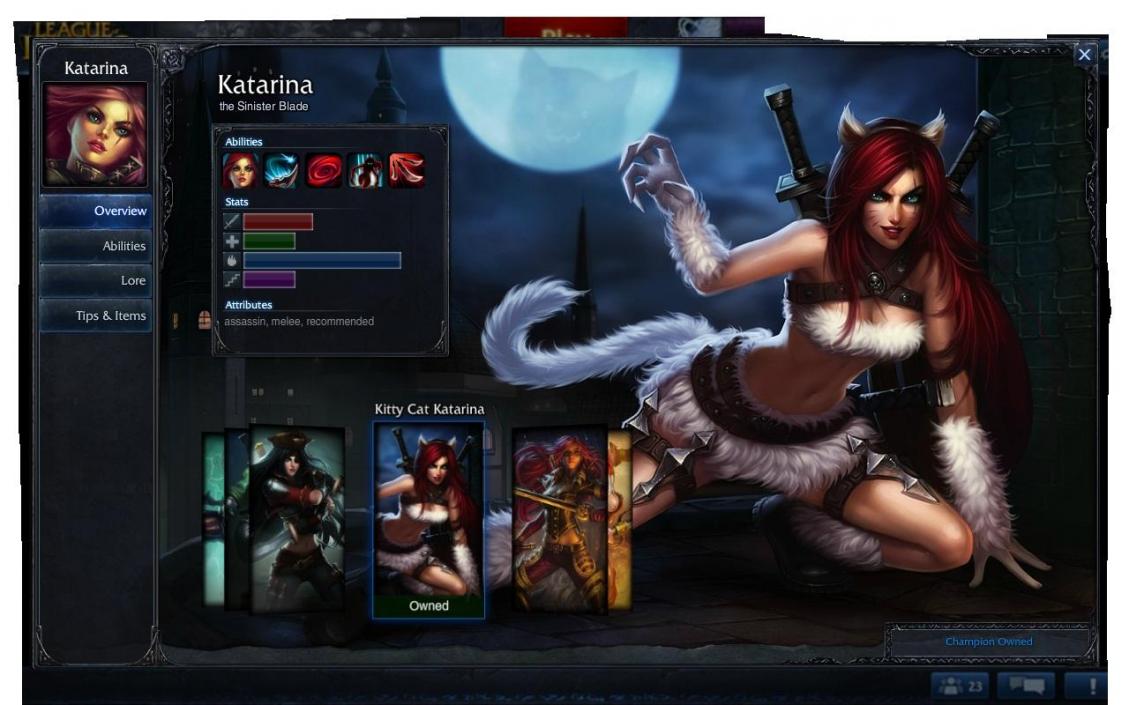Open the Abilities tab
This screenshot has width=1129, height=705.
coord(96,246)
